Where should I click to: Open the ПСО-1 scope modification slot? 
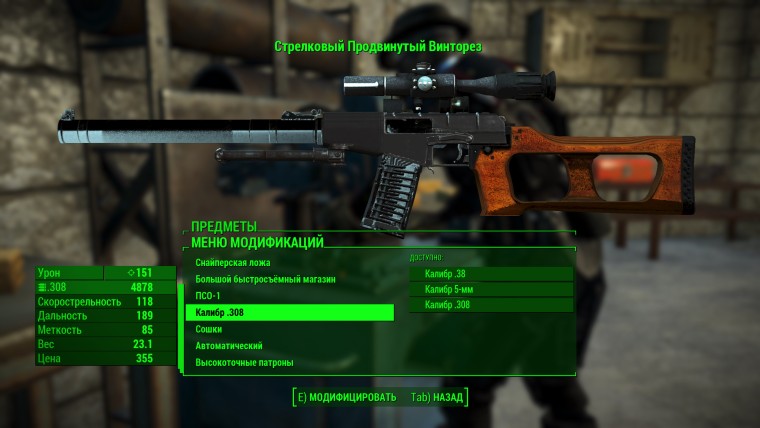[x=210, y=296]
